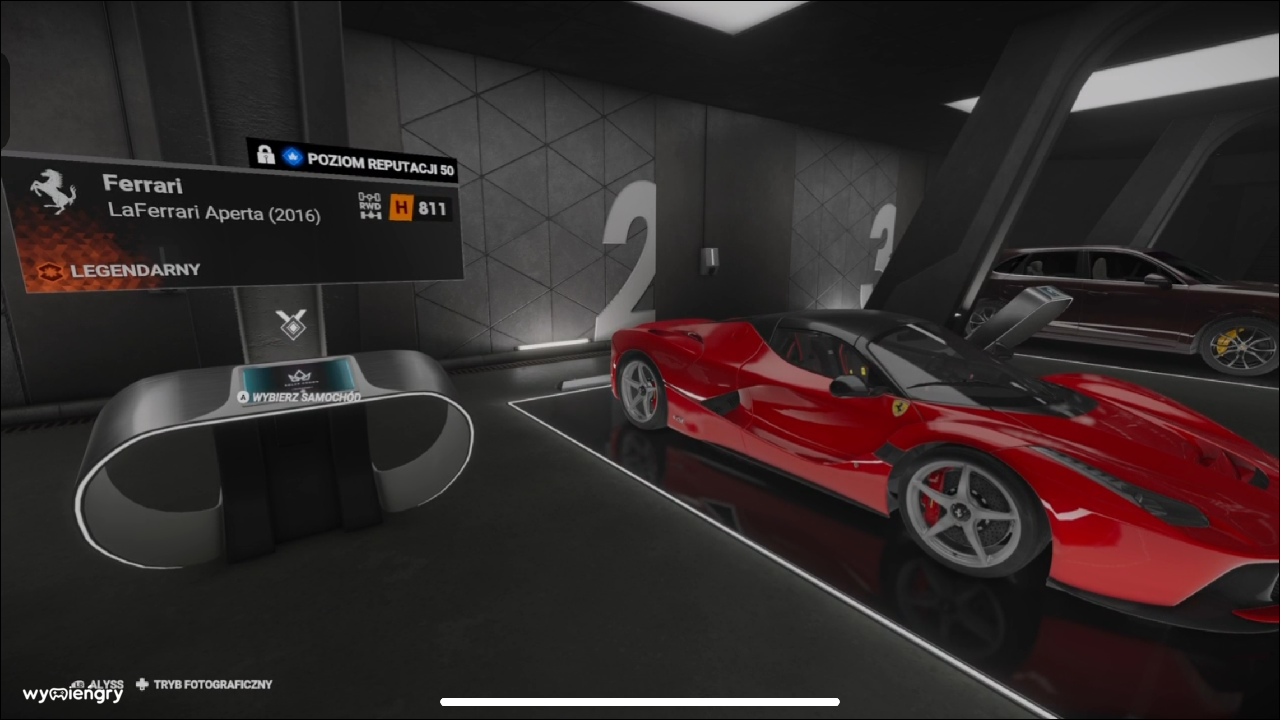Image resolution: width=1280 pixels, height=720 pixels.
Task: Open Tryb Fotograficzny photo mode
Action: click(204, 685)
